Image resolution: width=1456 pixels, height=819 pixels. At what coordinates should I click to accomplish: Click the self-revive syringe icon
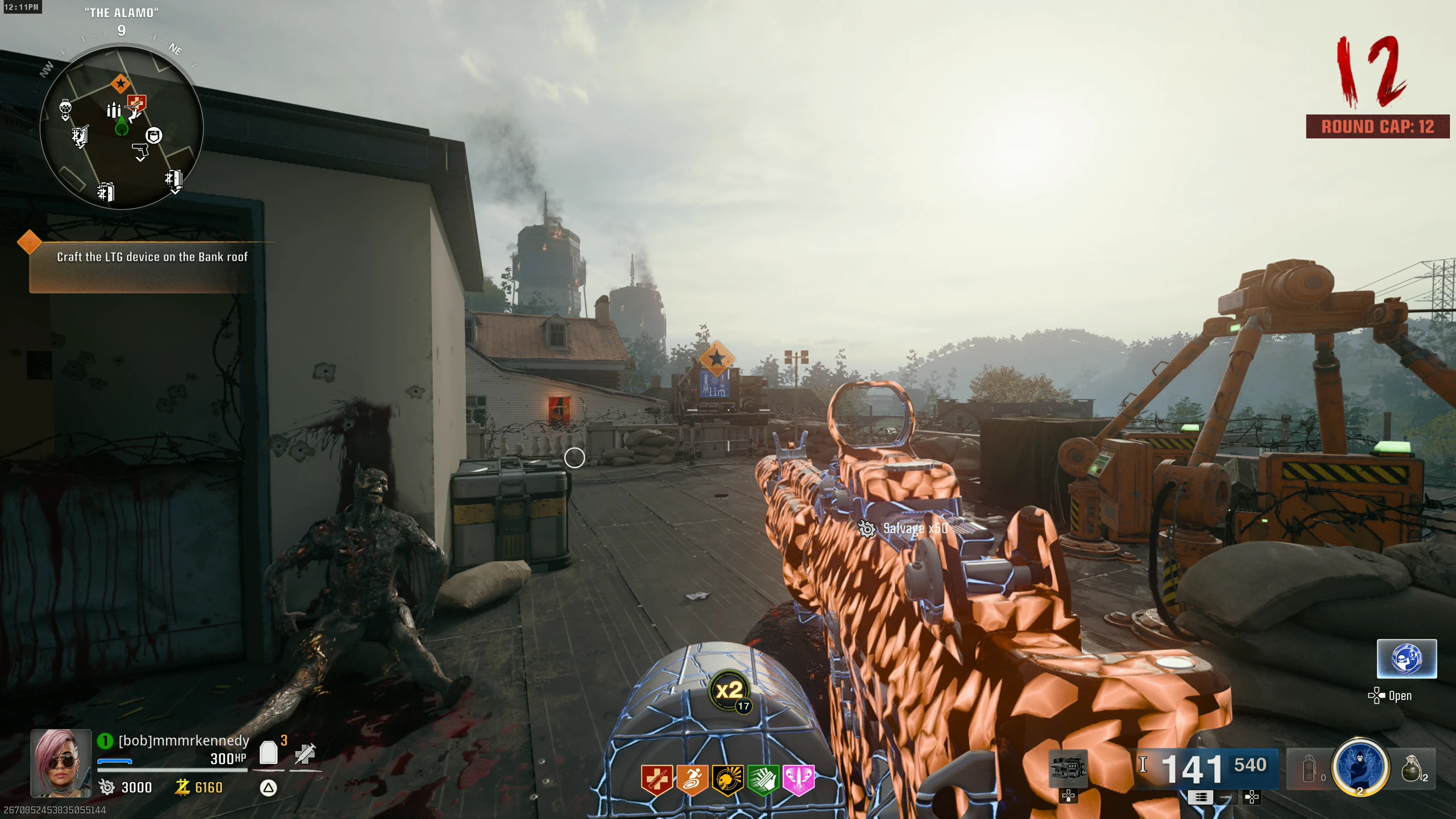305,754
